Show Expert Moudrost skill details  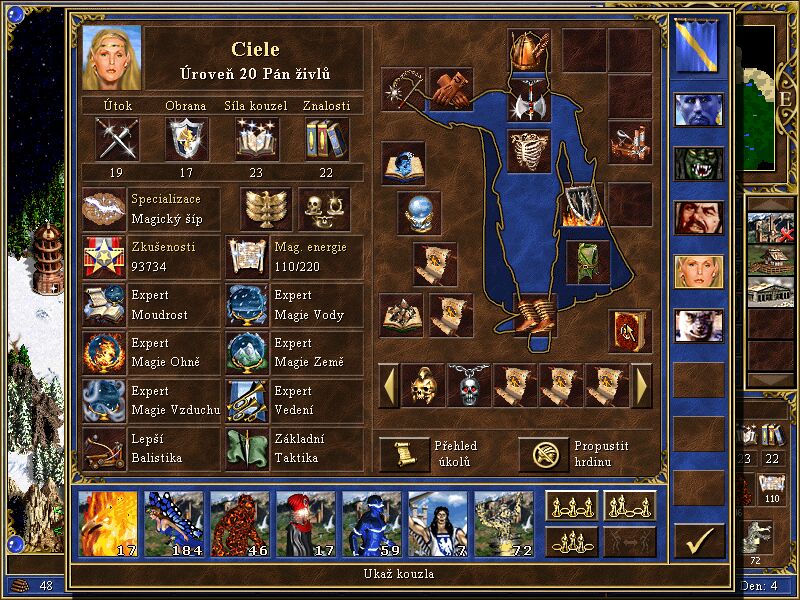[104, 305]
